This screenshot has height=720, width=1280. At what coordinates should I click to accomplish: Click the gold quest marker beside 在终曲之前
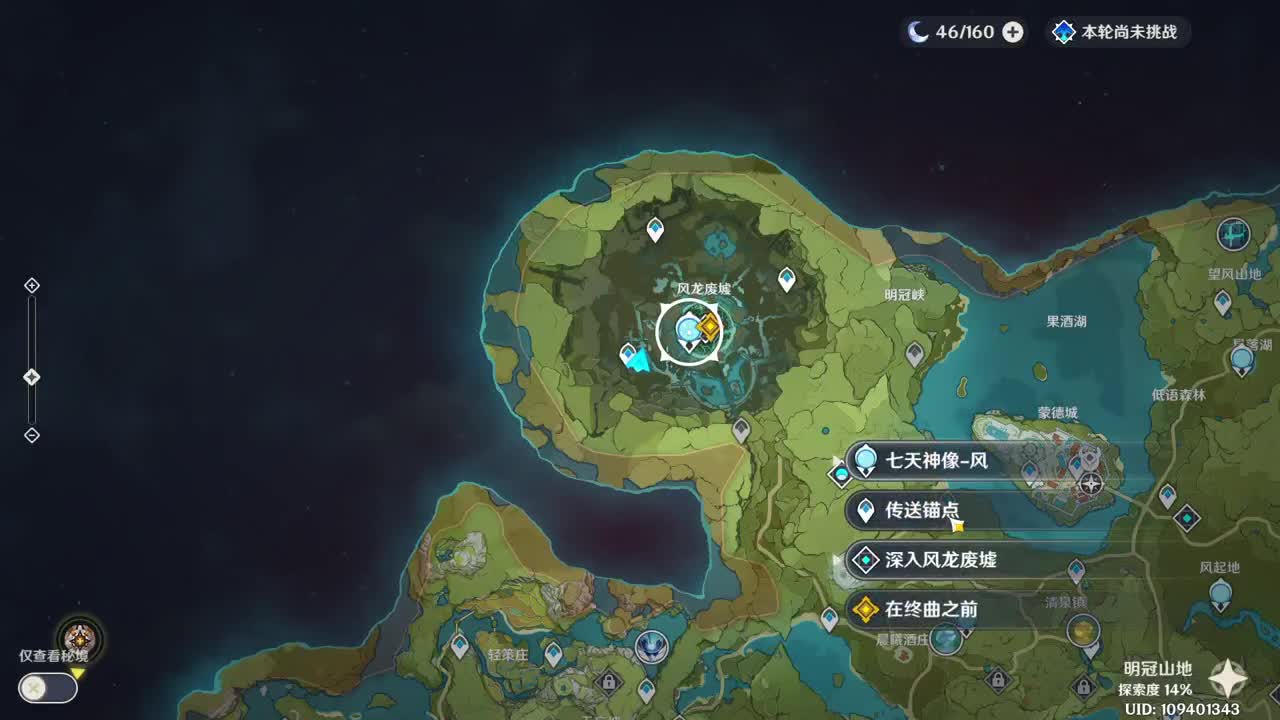point(864,610)
